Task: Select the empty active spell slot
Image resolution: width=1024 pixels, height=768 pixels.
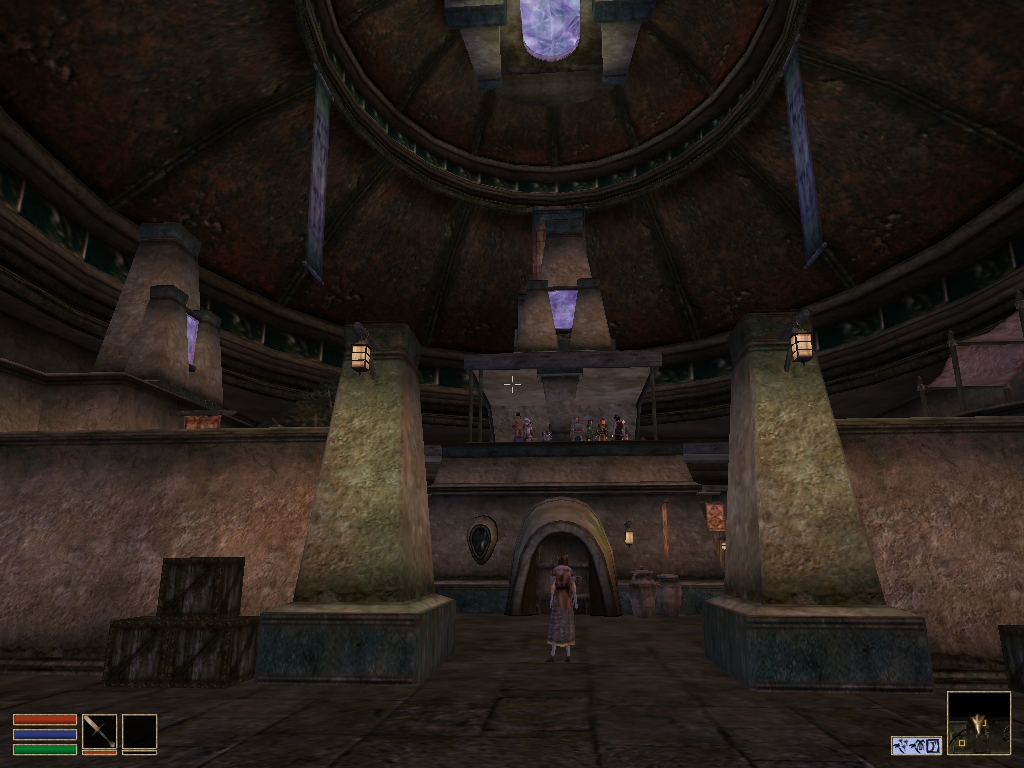Action: (x=139, y=731)
